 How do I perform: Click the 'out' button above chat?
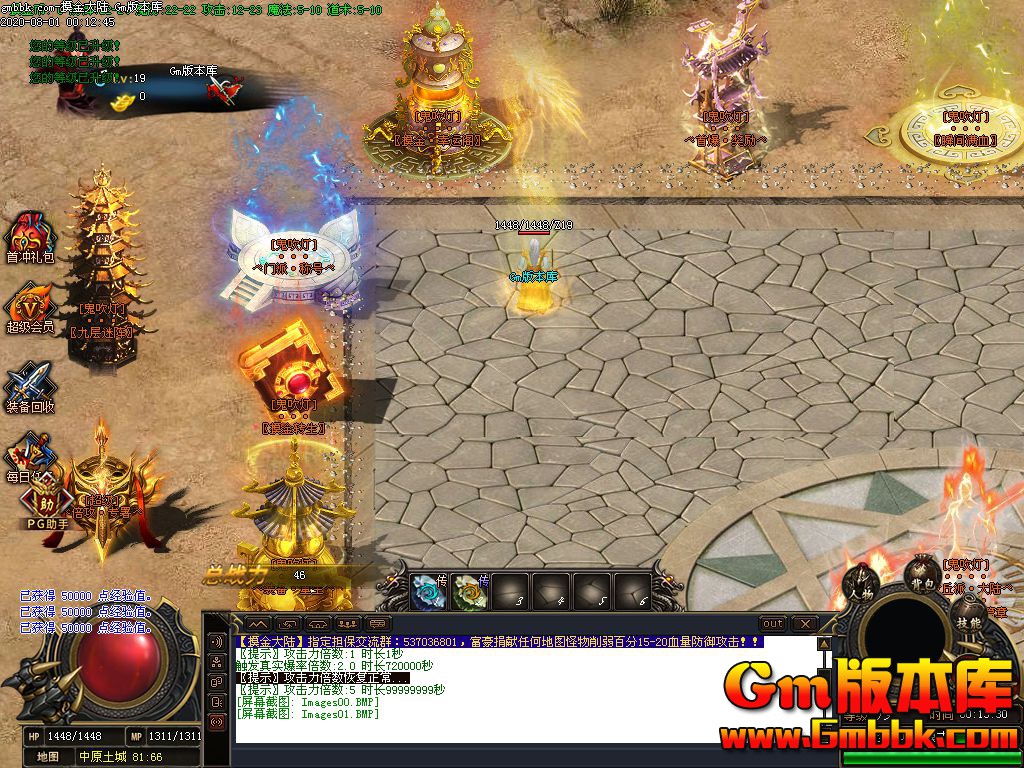tap(772, 624)
